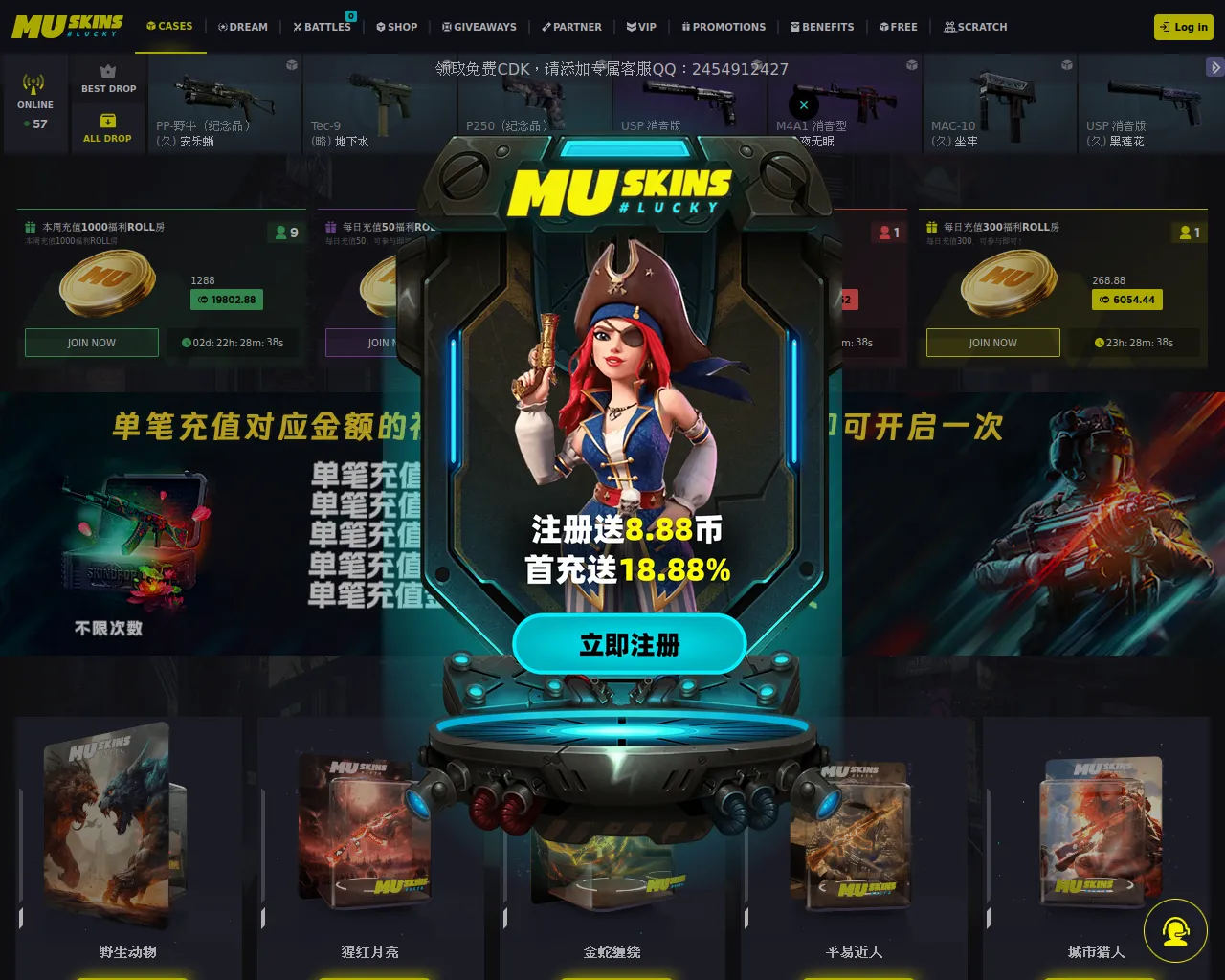
Task: Go to the Free page
Action: click(x=899, y=27)
